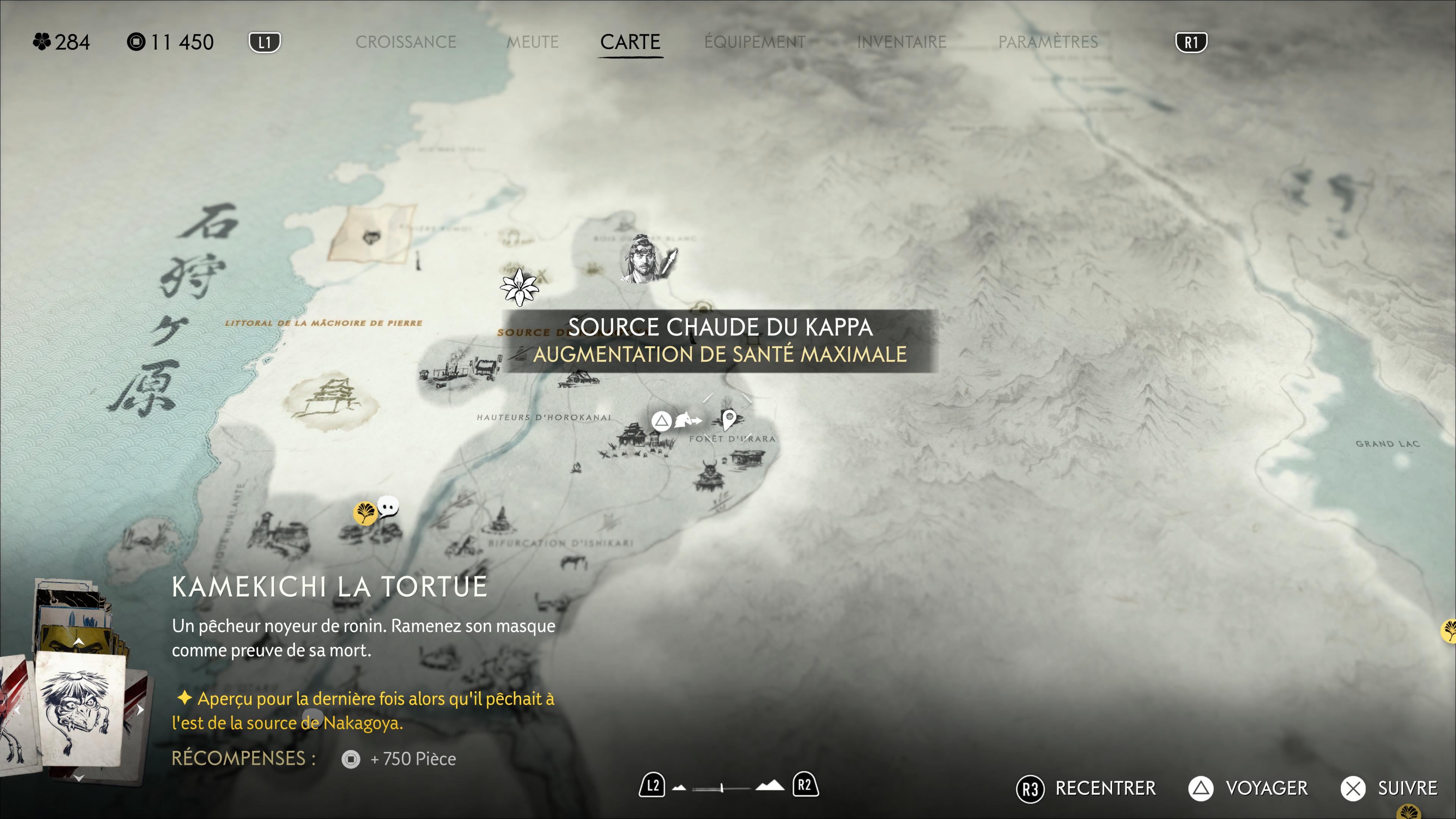Select the campfire marker on the map
Image resolution: width=1456 pixels, height=819 pixels.
coord(576,468)
